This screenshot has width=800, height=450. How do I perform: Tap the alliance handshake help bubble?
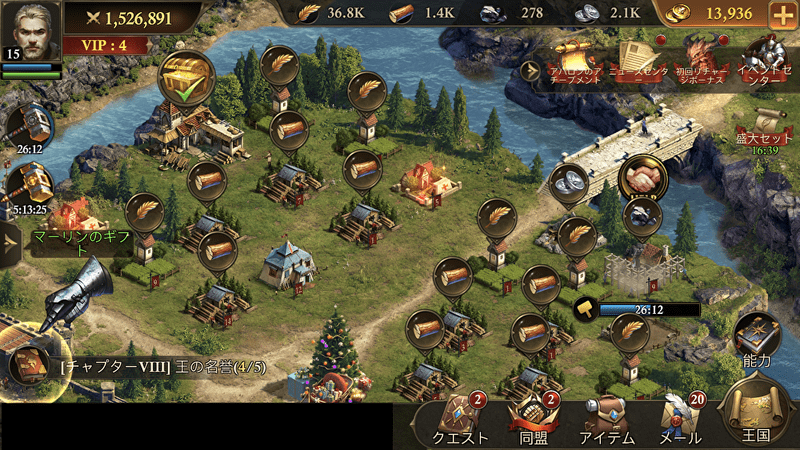(x=641, y=180)
